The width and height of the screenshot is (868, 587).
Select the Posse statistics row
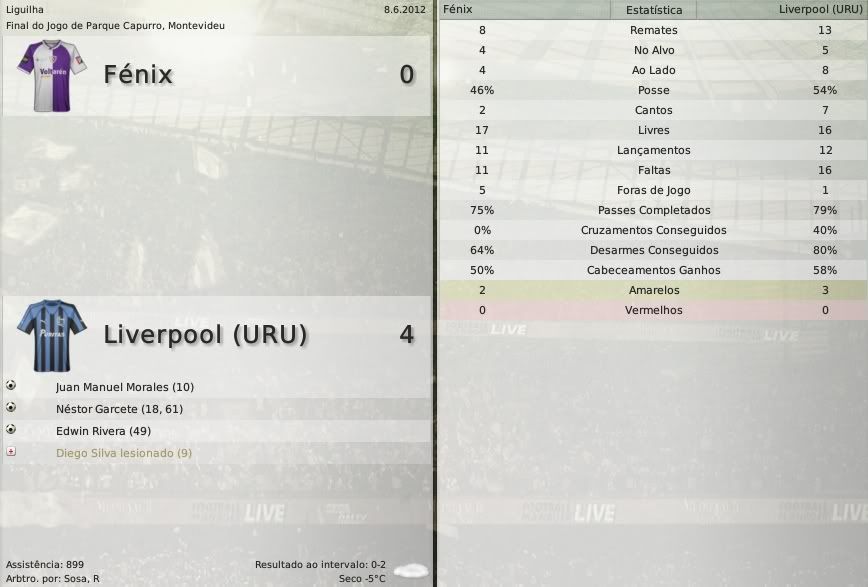(653, 90)
